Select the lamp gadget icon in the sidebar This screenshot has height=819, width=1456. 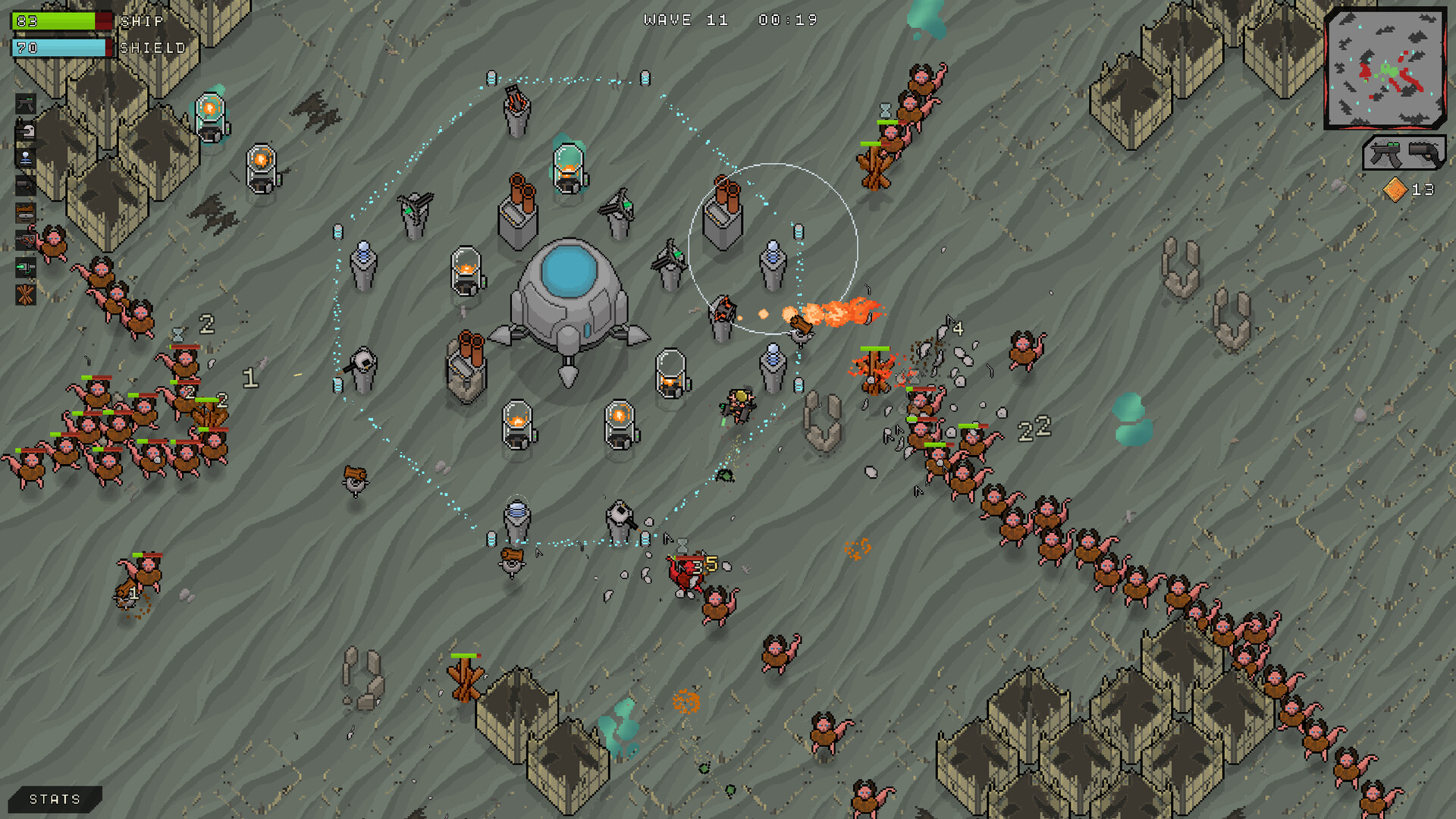pyautogui.click(x=25, y=158)
